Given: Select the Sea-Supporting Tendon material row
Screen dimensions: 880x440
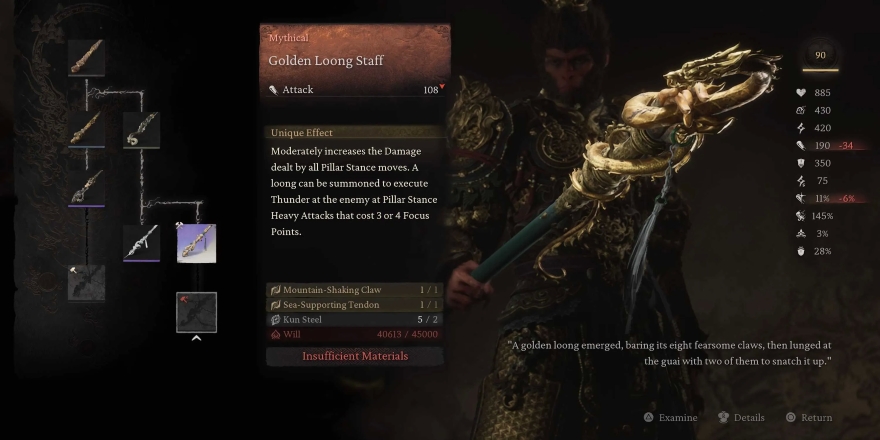Looking at the screenshot, I should pyautogui.click(x=355, y=304).
